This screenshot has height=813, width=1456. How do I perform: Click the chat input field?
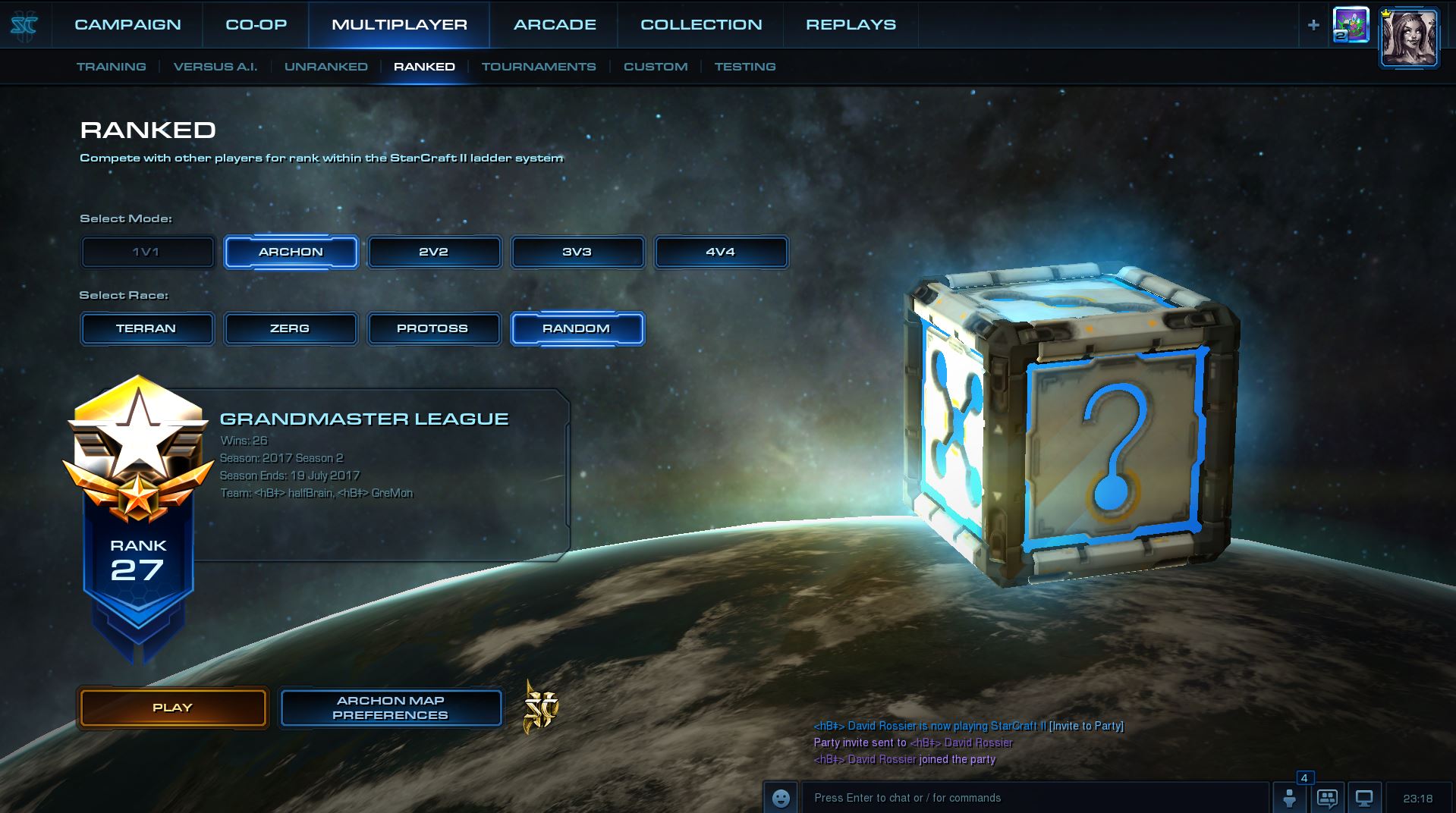pos(1032,798)
